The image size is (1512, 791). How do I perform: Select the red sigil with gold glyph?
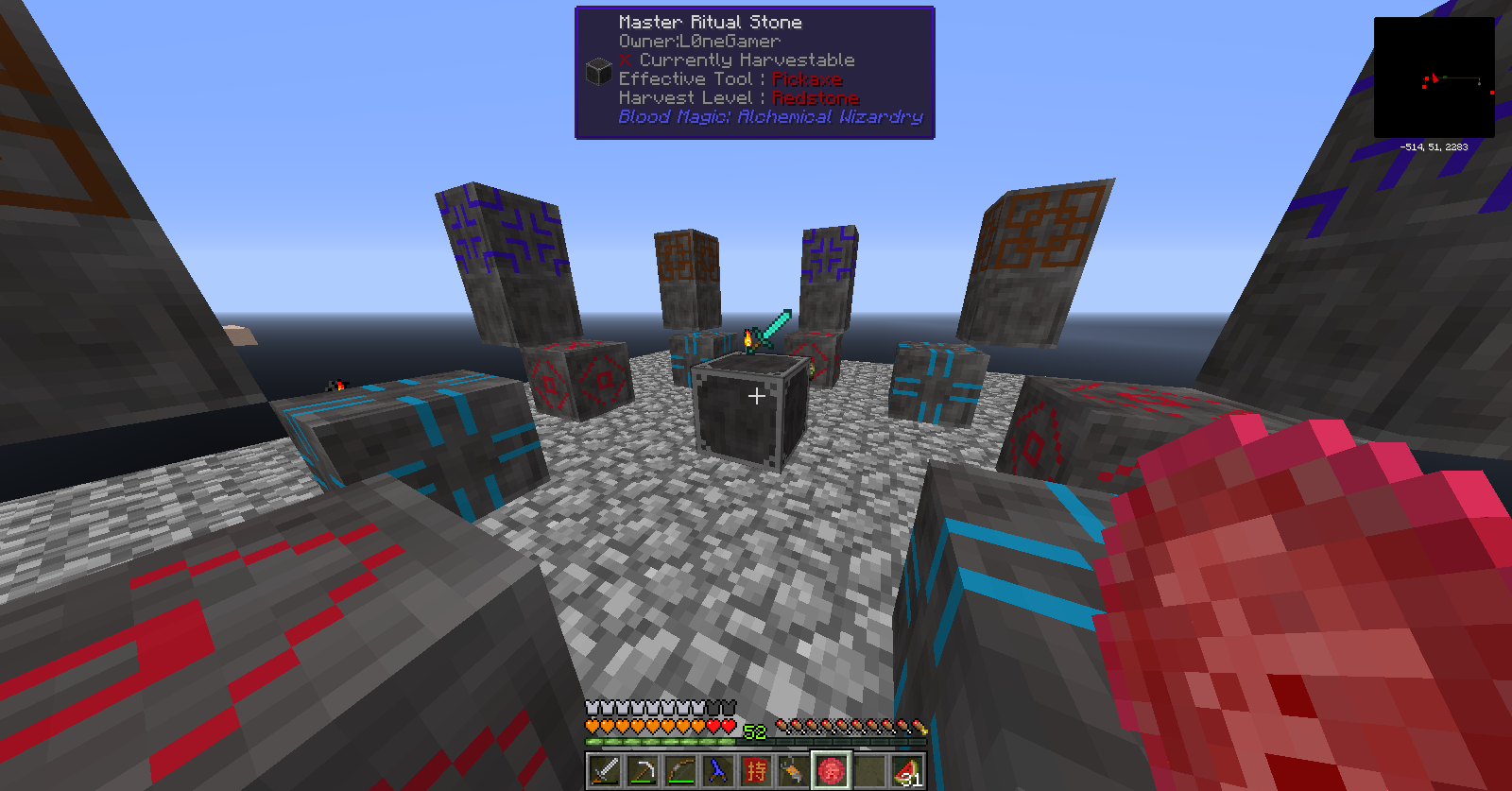coord(756,771)
